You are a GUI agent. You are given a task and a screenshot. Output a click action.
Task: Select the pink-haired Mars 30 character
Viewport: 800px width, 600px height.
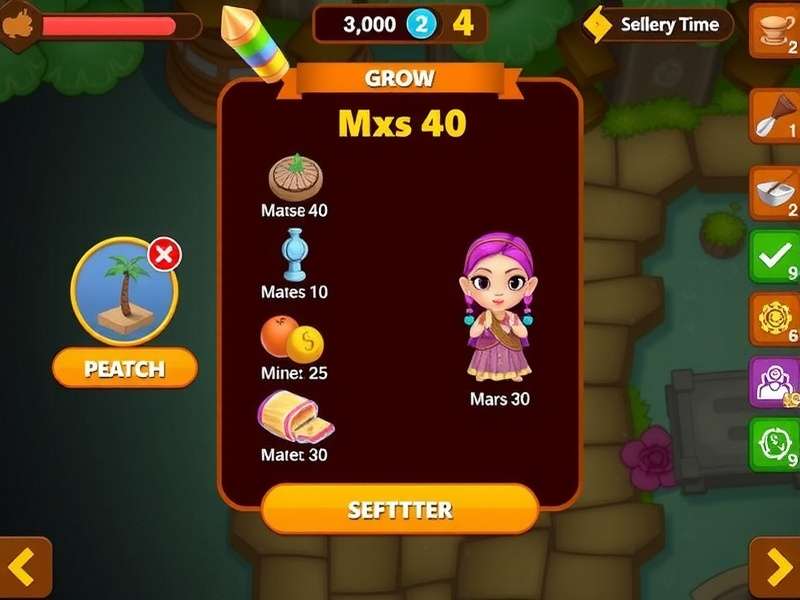(x=498, y=312)
